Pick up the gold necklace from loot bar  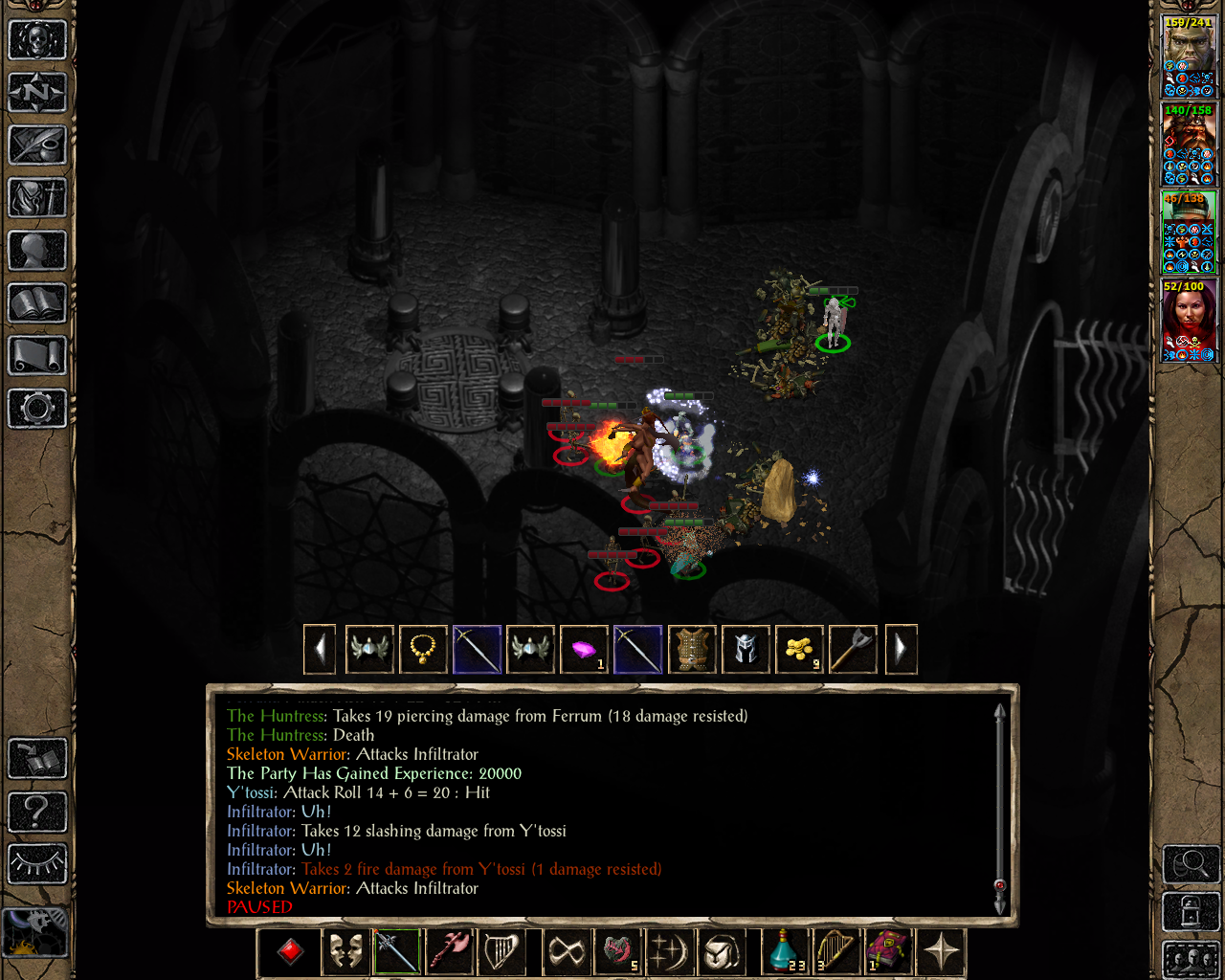tap(423, 650)
